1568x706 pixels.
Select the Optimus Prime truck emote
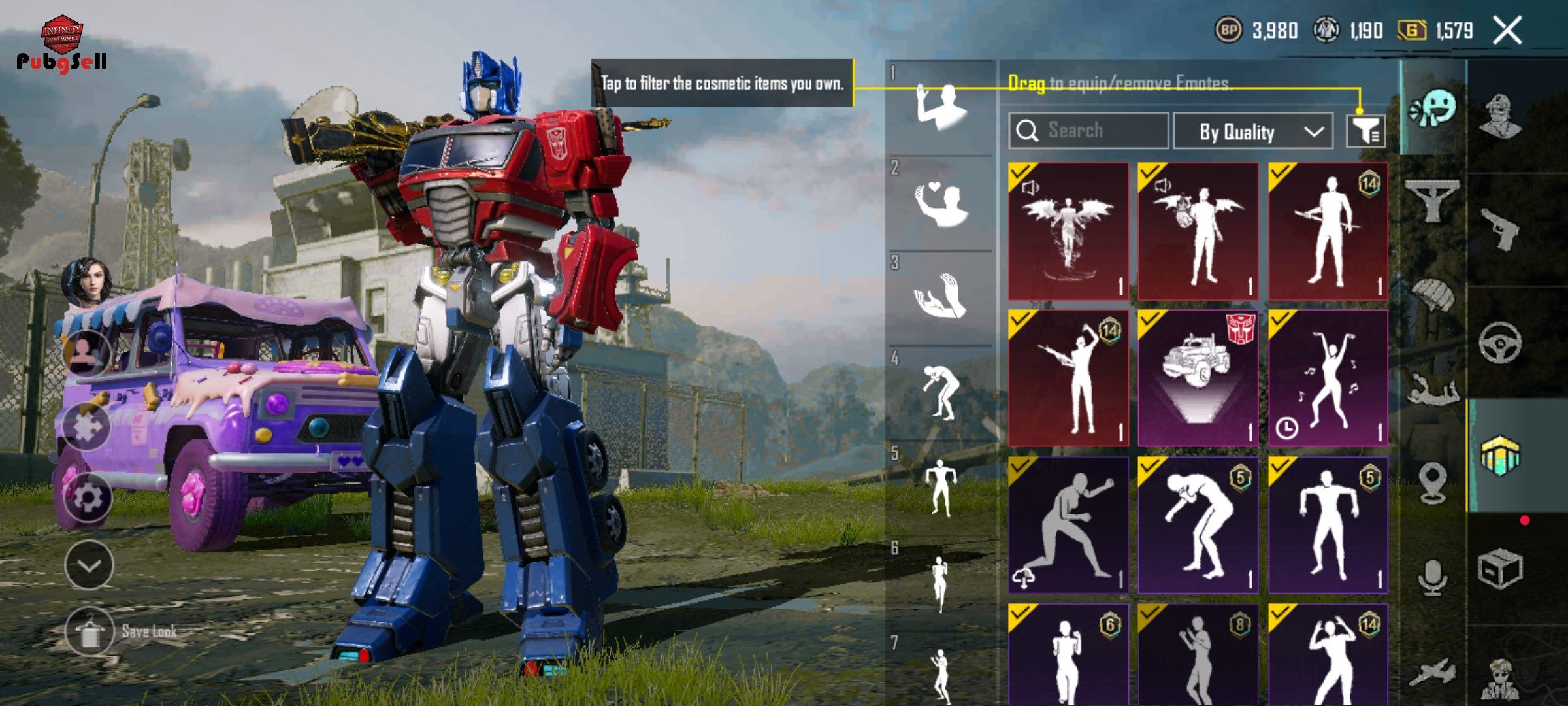(x=1198, y=378)
